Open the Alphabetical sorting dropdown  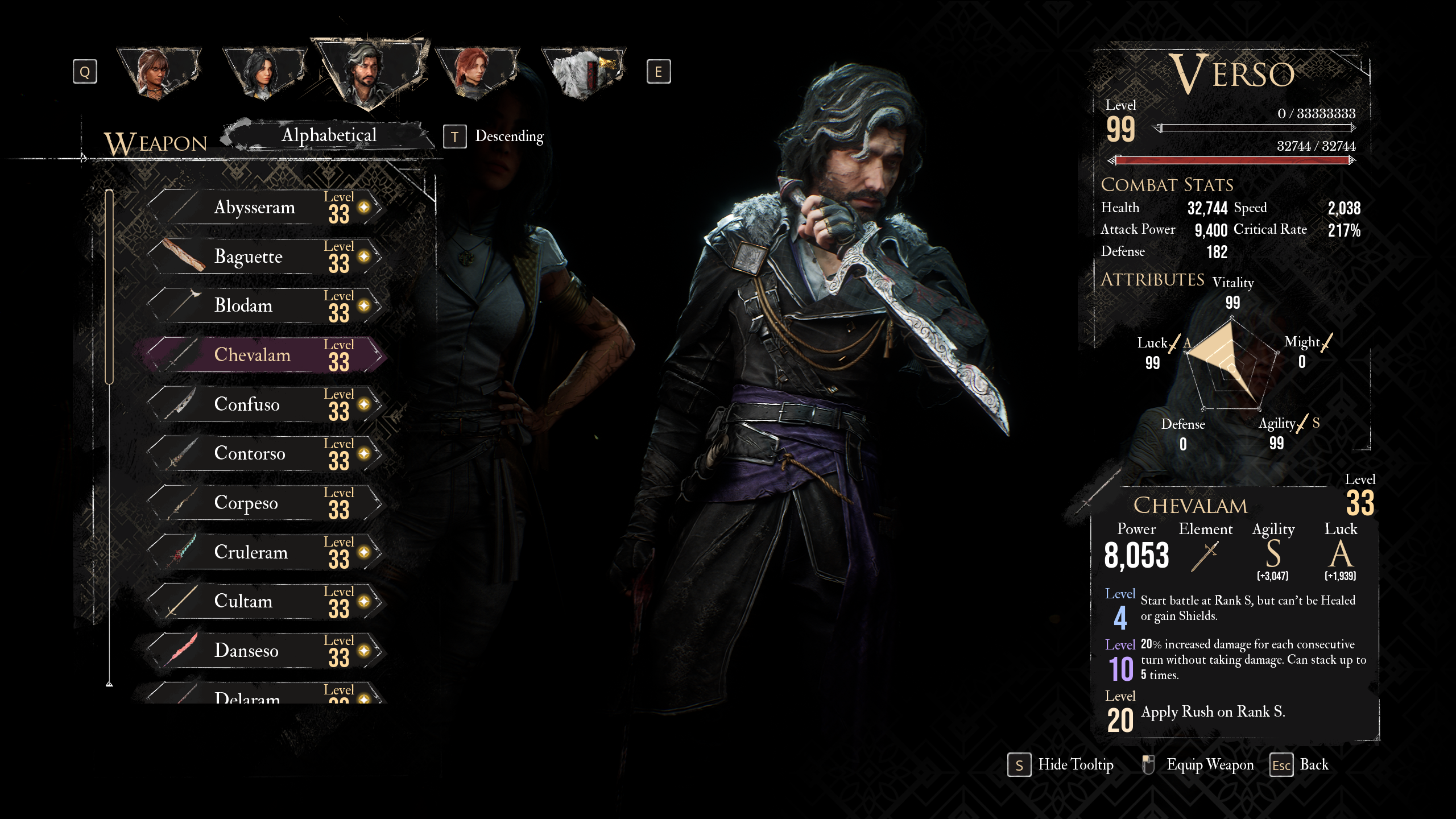(329, 135)
